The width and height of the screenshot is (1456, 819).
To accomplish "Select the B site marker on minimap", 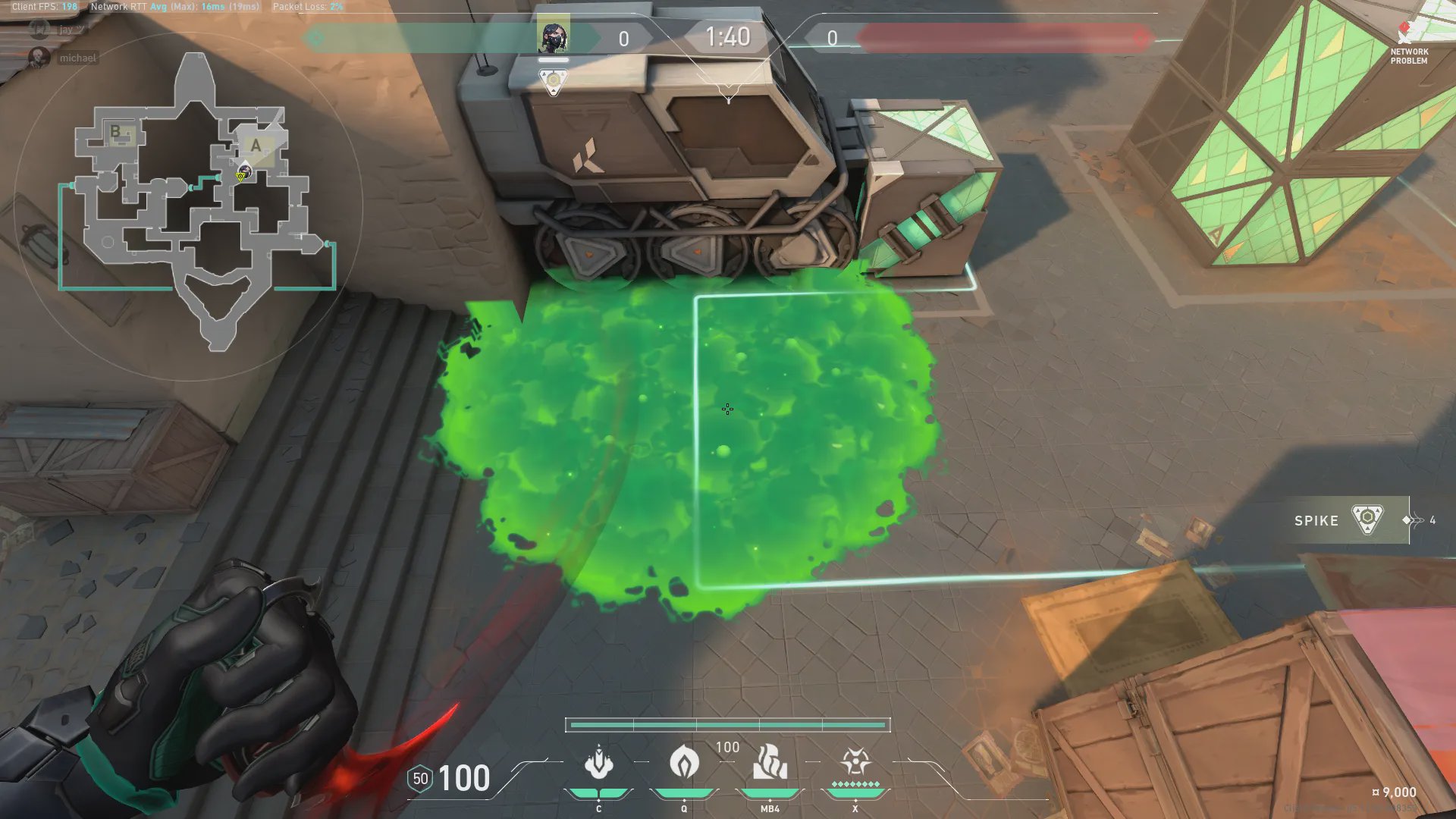I will [116, 132].
